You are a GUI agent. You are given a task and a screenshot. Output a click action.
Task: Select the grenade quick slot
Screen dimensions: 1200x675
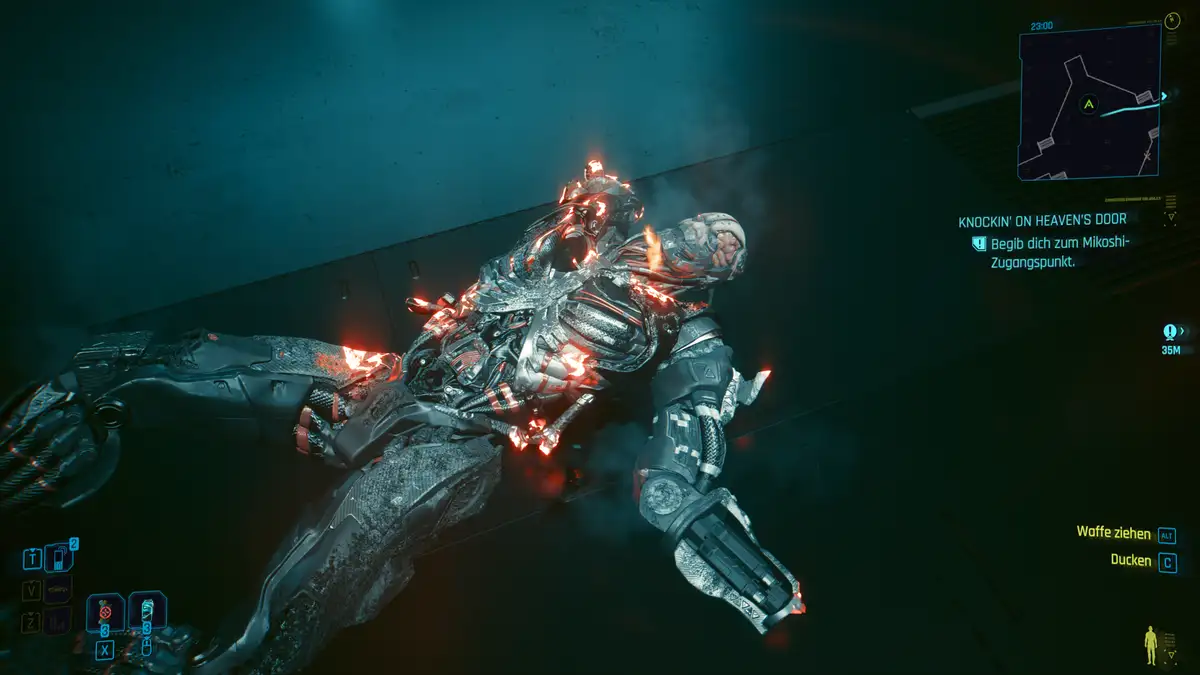coord(104,610)
